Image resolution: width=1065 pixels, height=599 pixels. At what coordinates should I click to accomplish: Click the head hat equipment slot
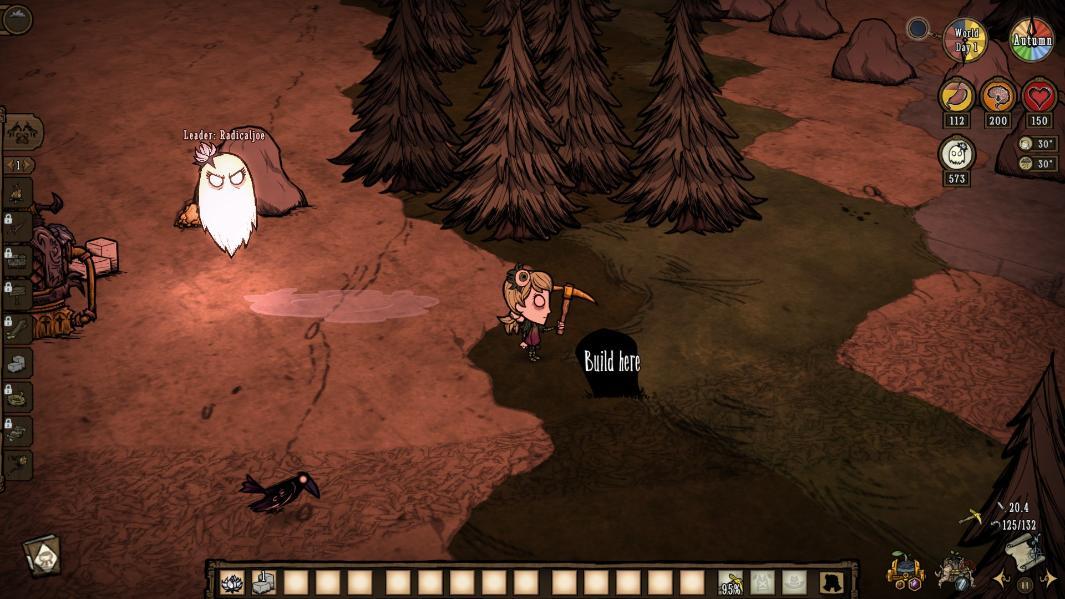[x=796, y=582]
